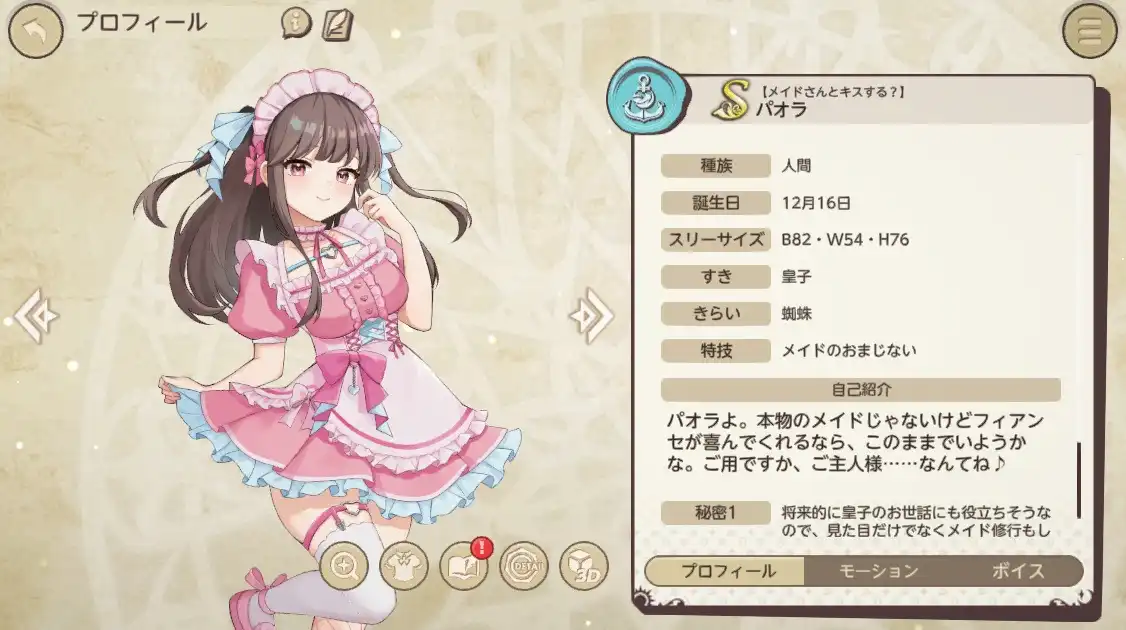Open the hamburger main menu

(x=1089, y=30)
